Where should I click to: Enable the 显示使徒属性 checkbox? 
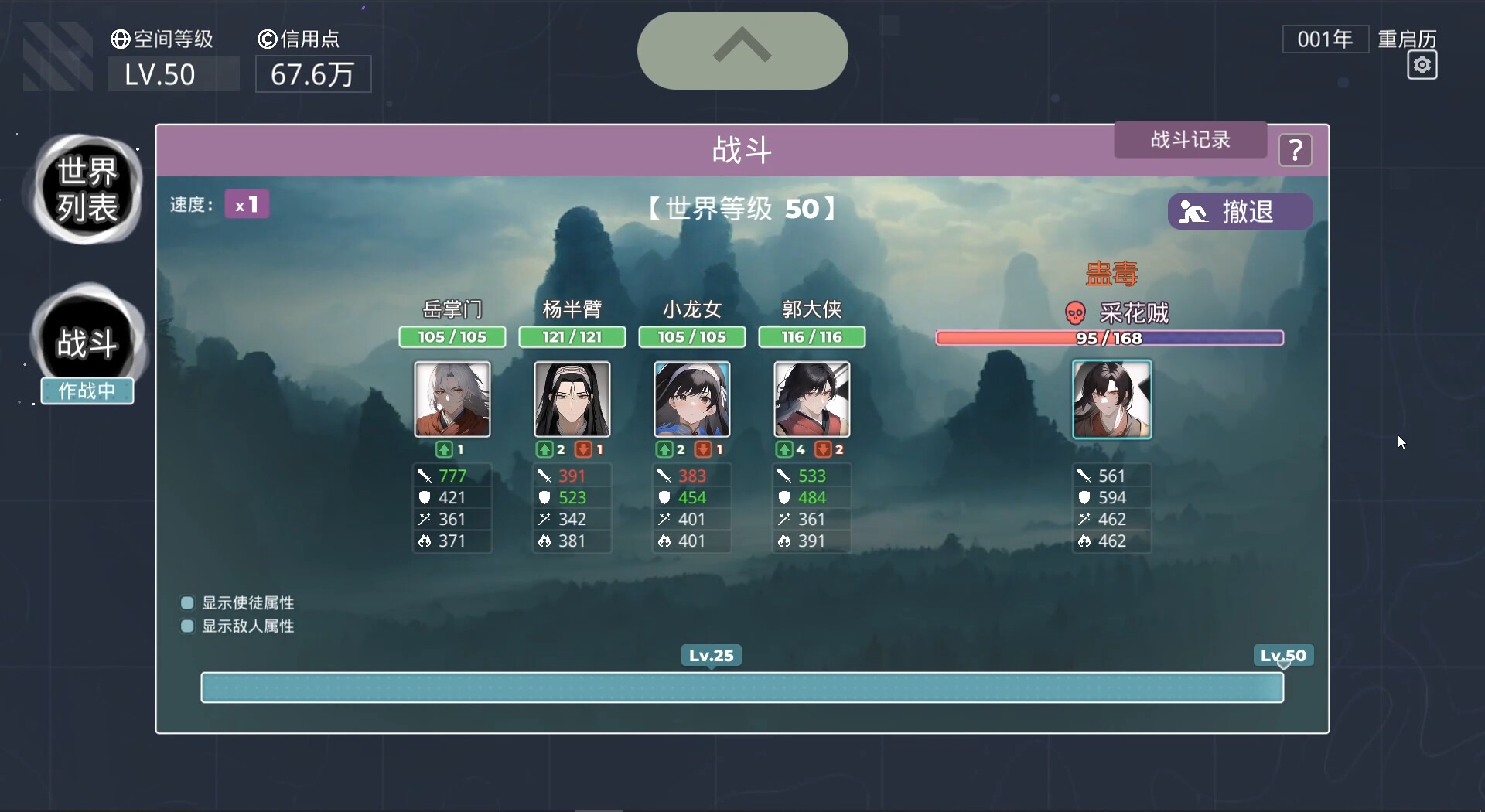click(x=186, y=602)
